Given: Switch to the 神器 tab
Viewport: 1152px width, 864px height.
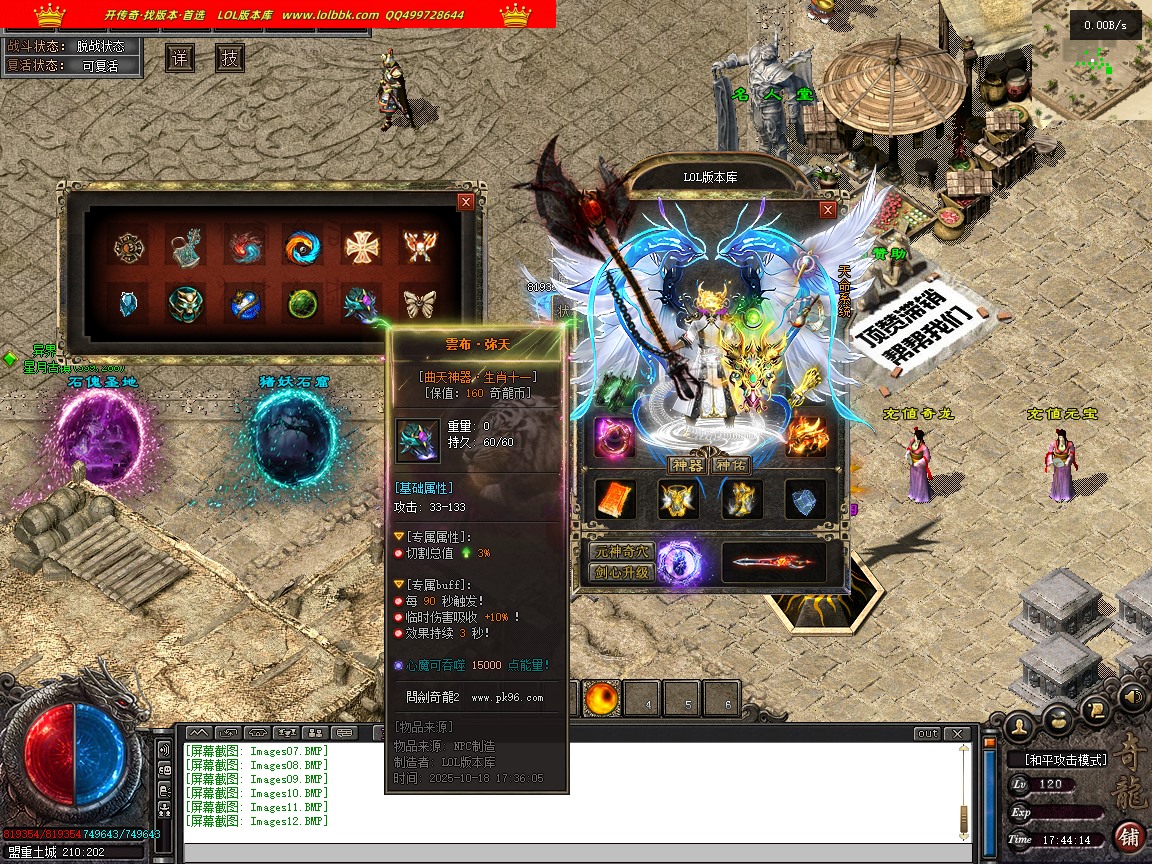Looking at the screenshot, I should [688, 465].
